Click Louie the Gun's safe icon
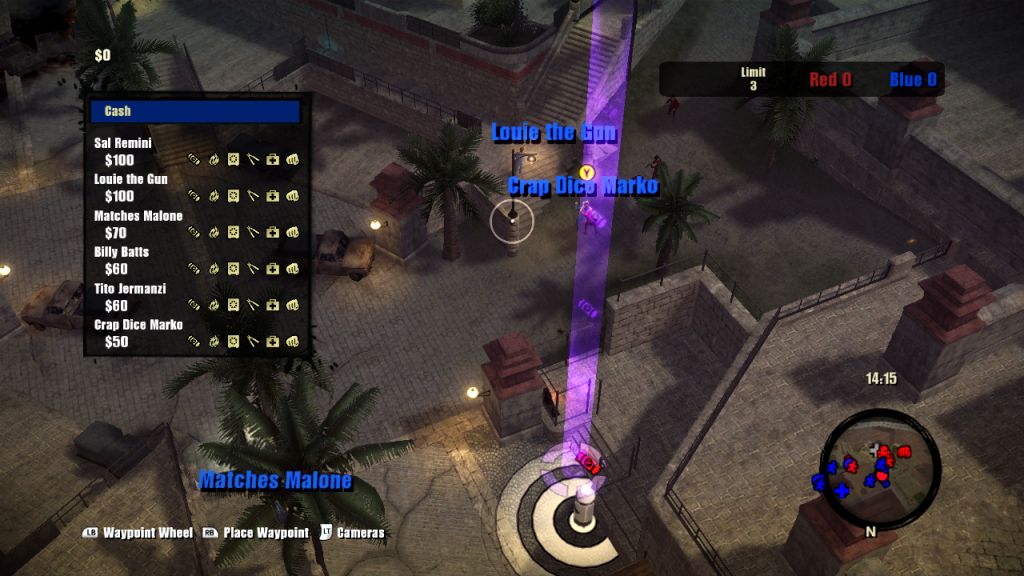The image size is (1024, 576). (x=233, y=196)
